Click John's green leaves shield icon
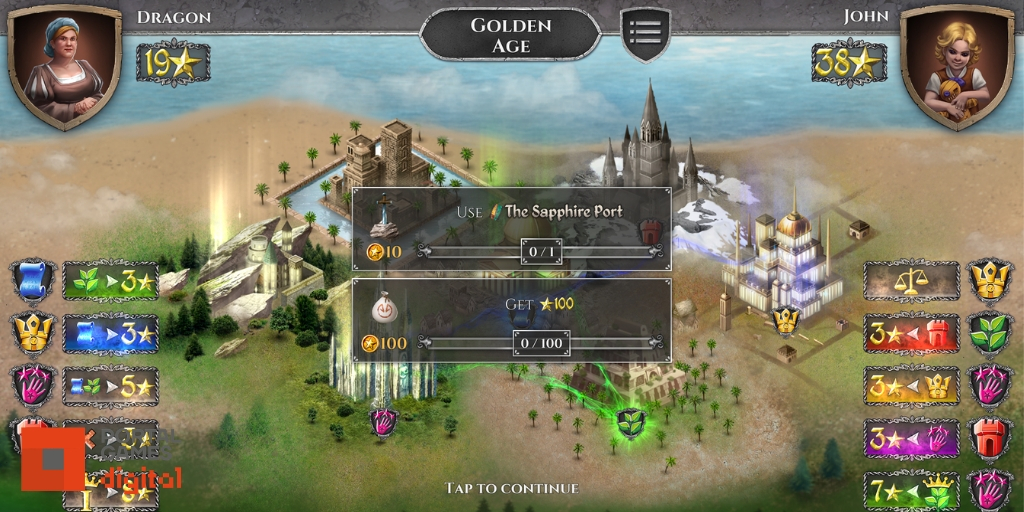This screenshot has width=1024, height=512. pyautogui.click(x=989, y=333)
